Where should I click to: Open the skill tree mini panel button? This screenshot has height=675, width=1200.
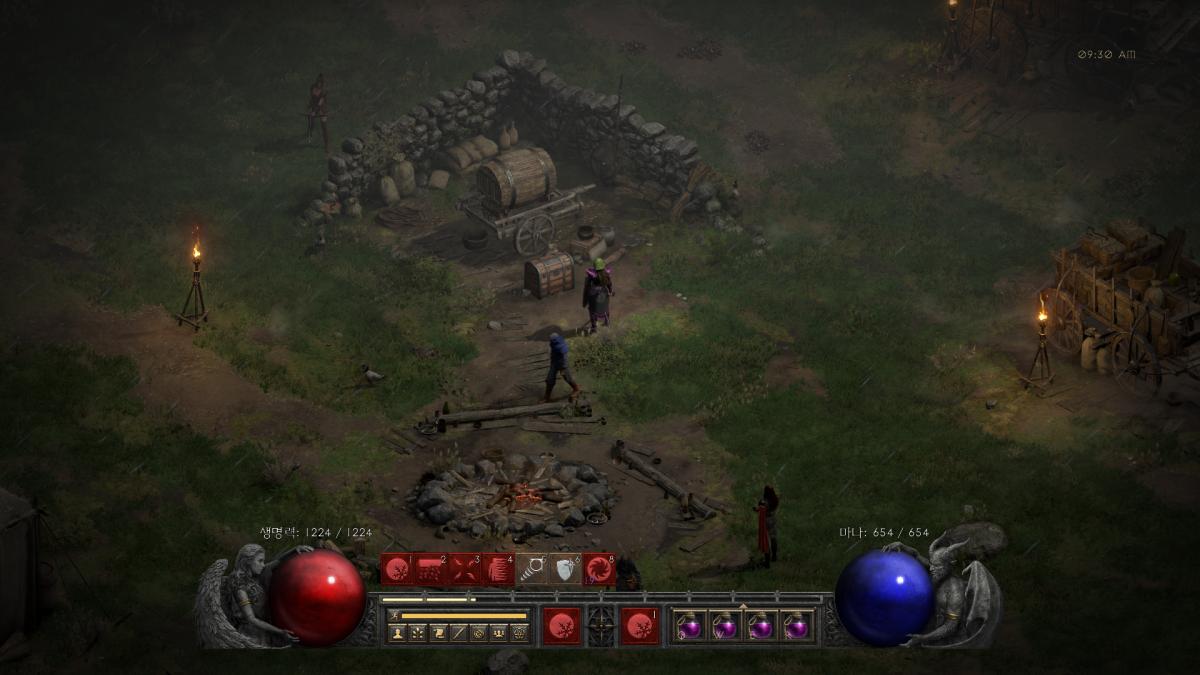tap(417, 633)
